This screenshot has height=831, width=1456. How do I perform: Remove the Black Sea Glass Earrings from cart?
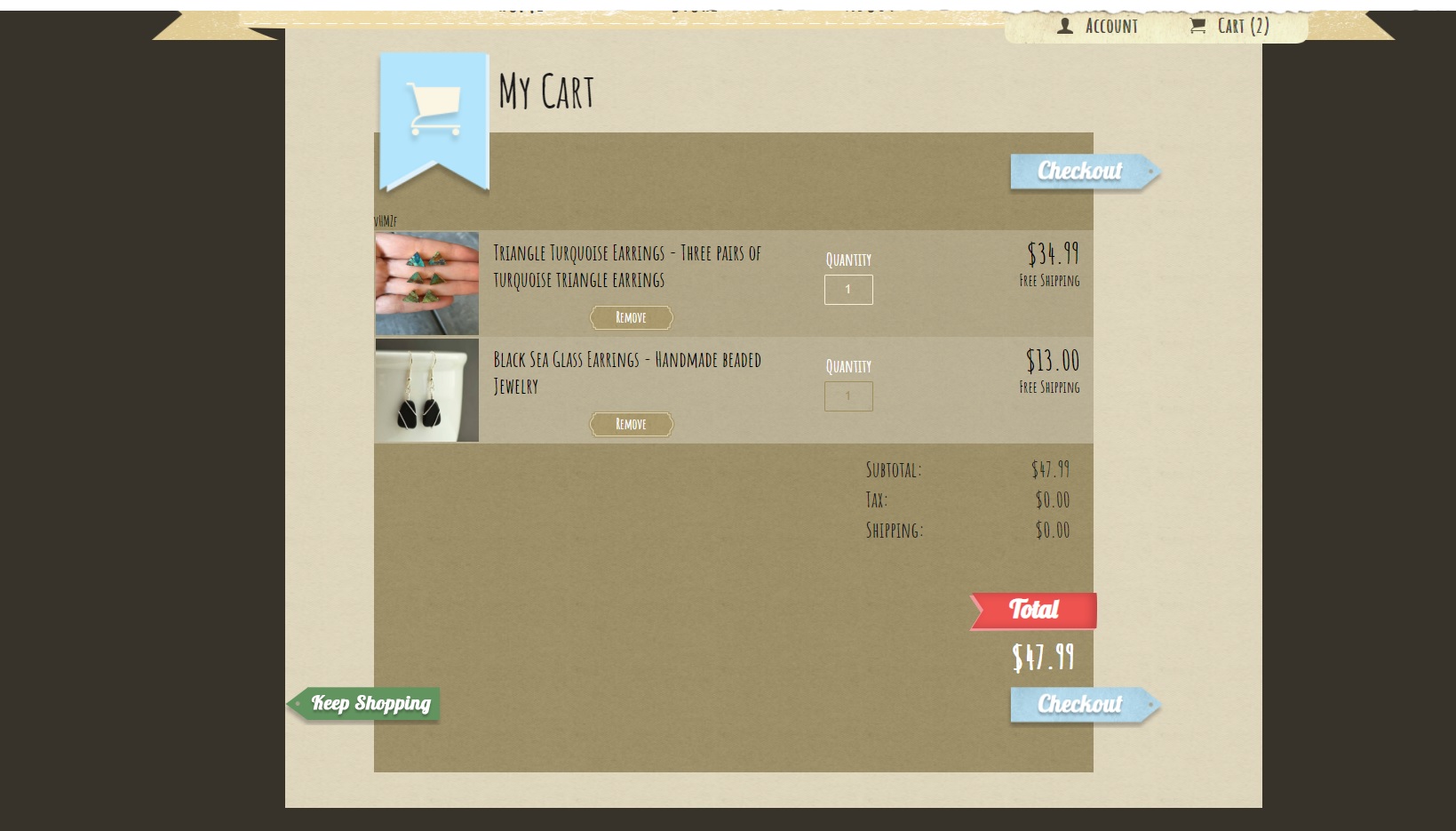pyautogui.click(x=631, y=424)
